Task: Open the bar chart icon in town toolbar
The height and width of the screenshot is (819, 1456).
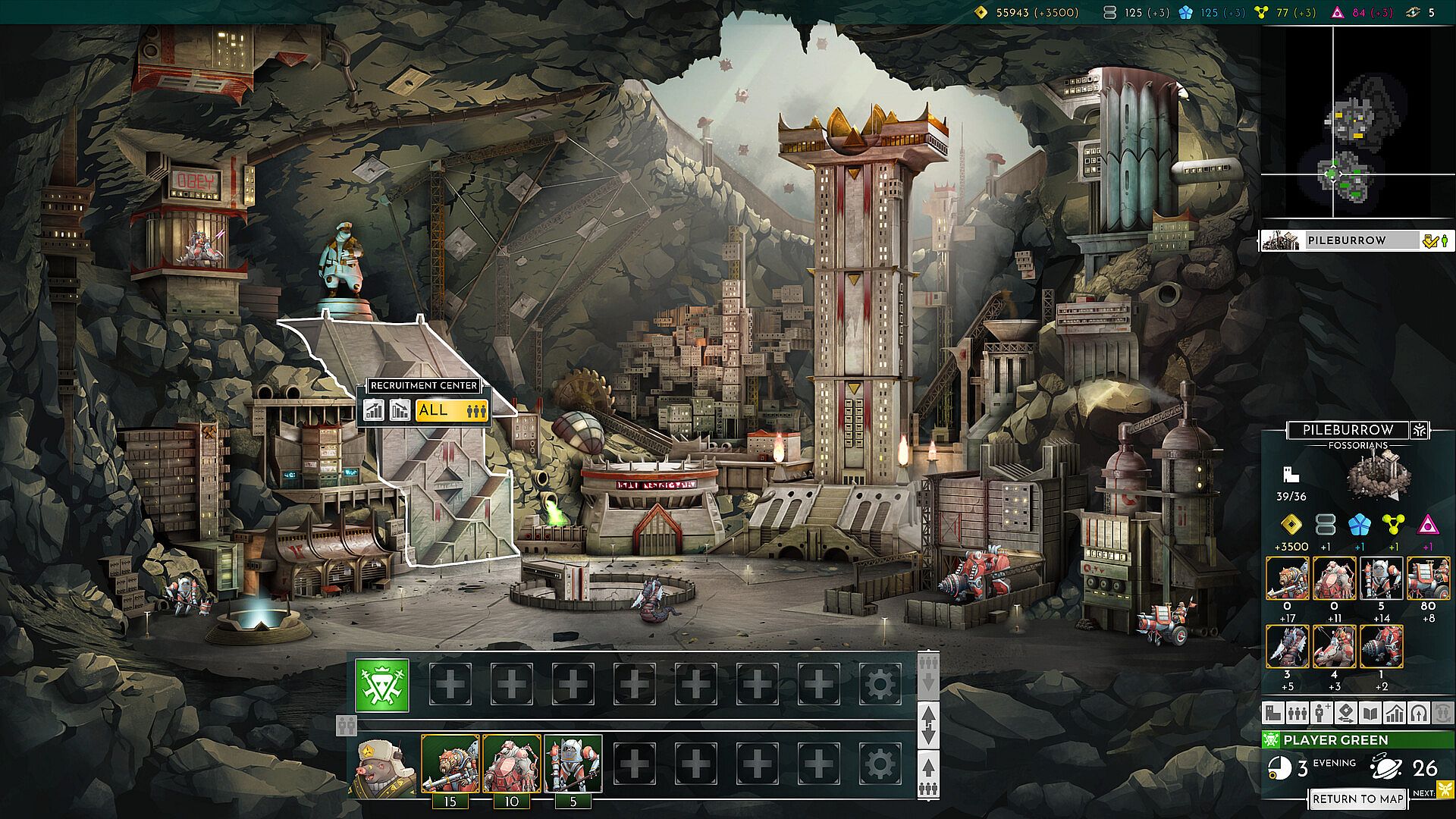Action: coord(1395,713)
